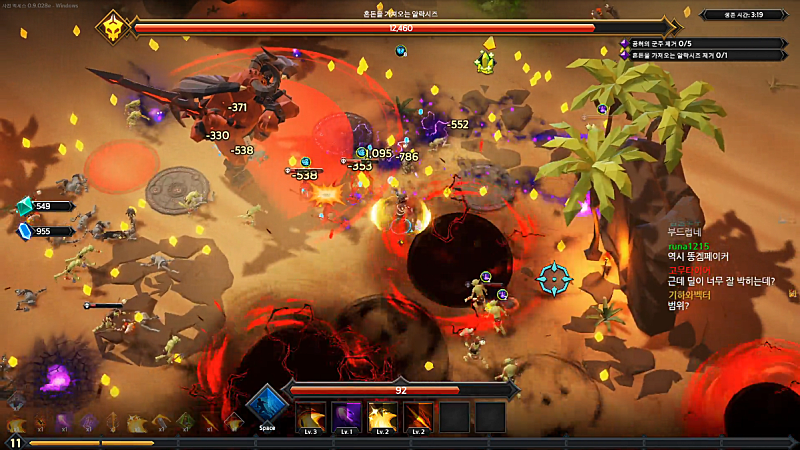
Task: Click the Alaksis boss removal 0/1 objective
Action: pyautogui.click(x=700, y=55)
